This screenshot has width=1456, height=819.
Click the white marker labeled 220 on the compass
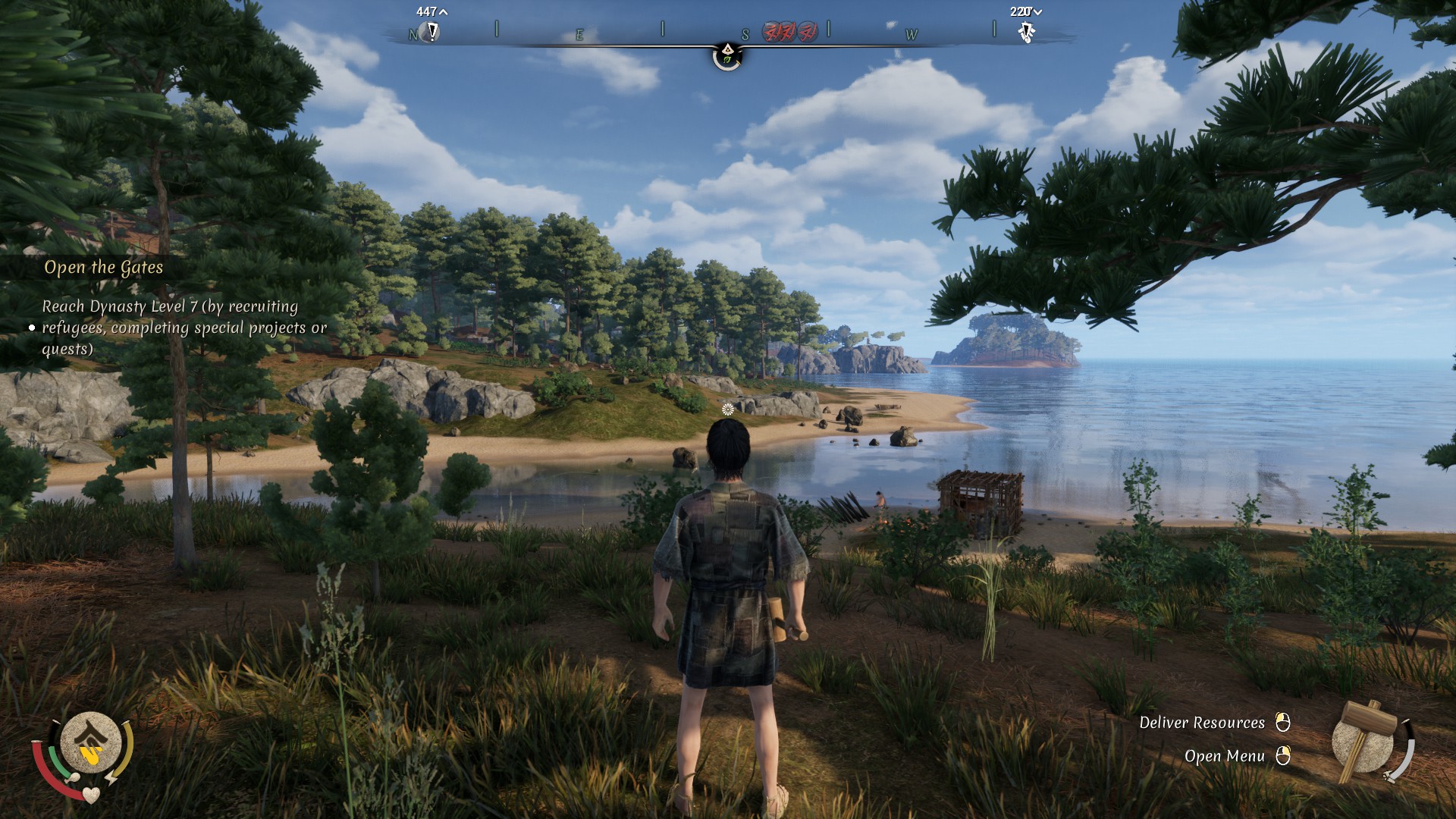(1027, 32)
